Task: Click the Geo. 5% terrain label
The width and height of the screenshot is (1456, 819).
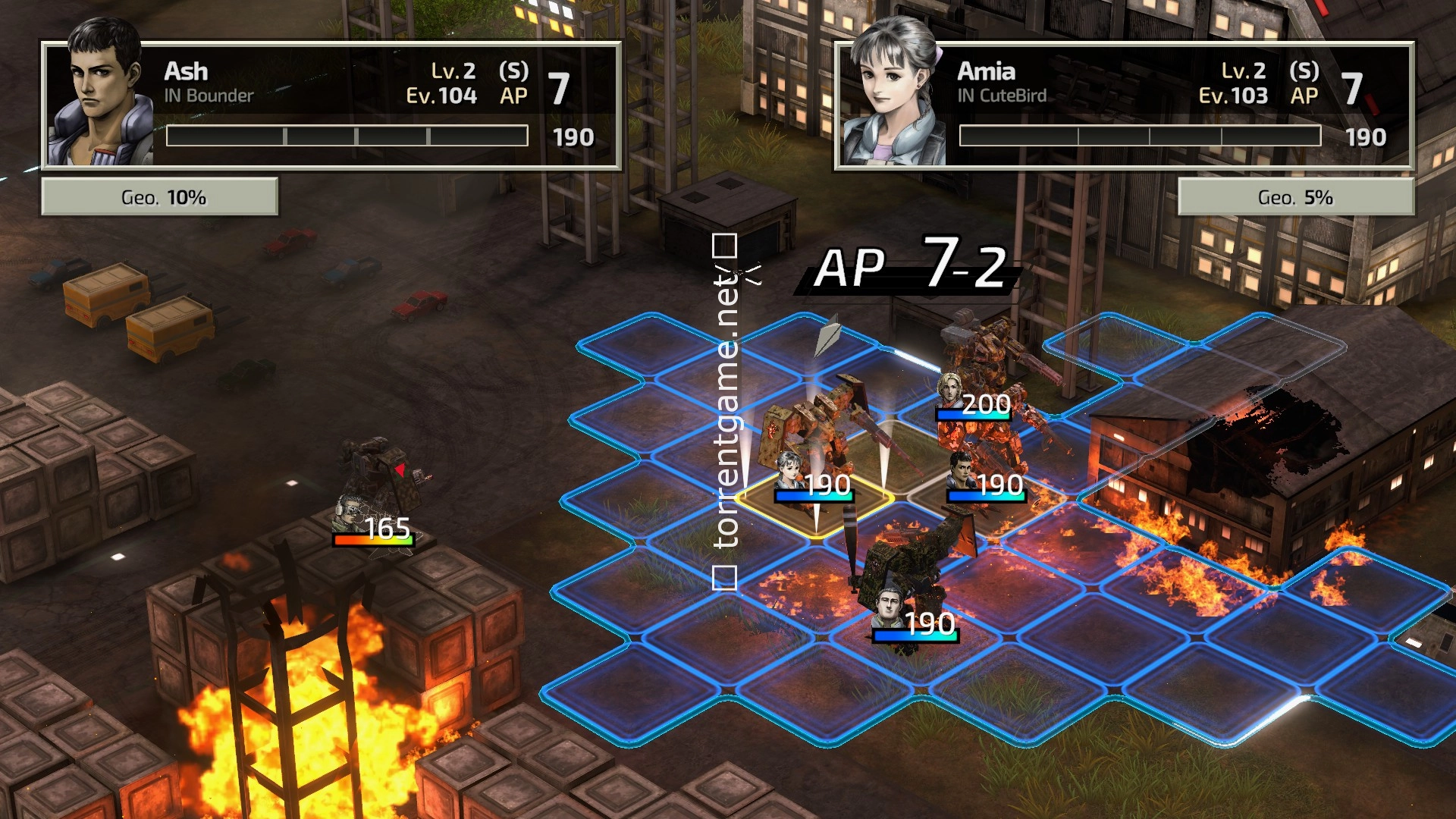Action: 1295,198
